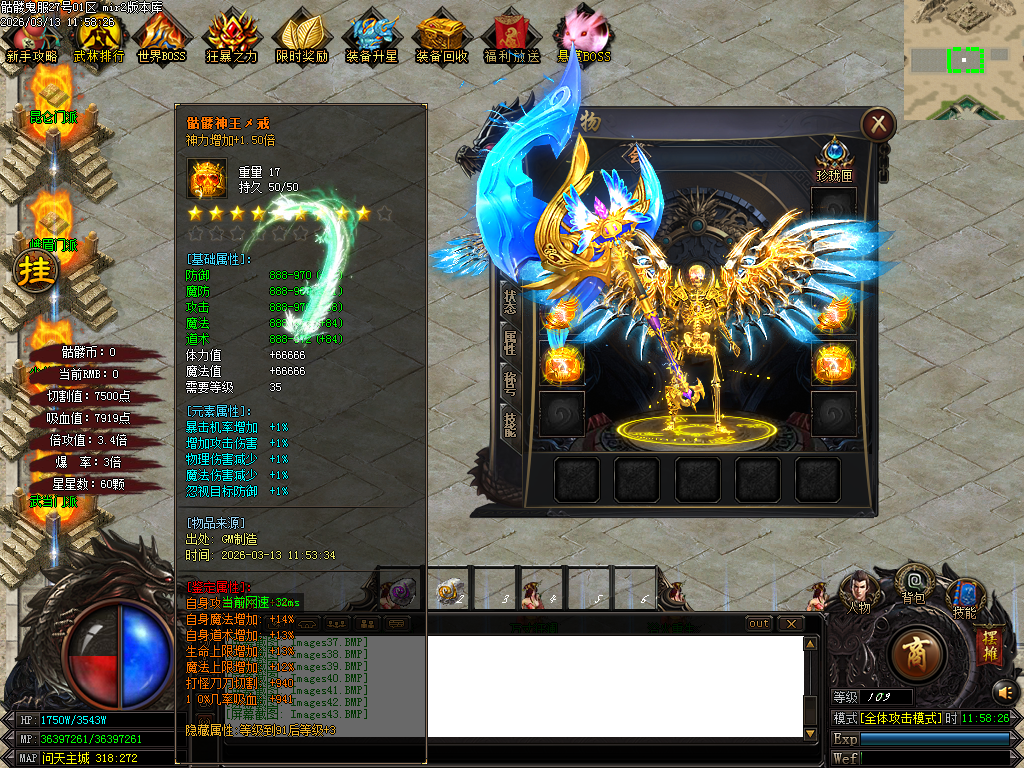The image size is (1024, 768).
Task: Open the red 摆摊 stall banner
Action: pos(989,641)
